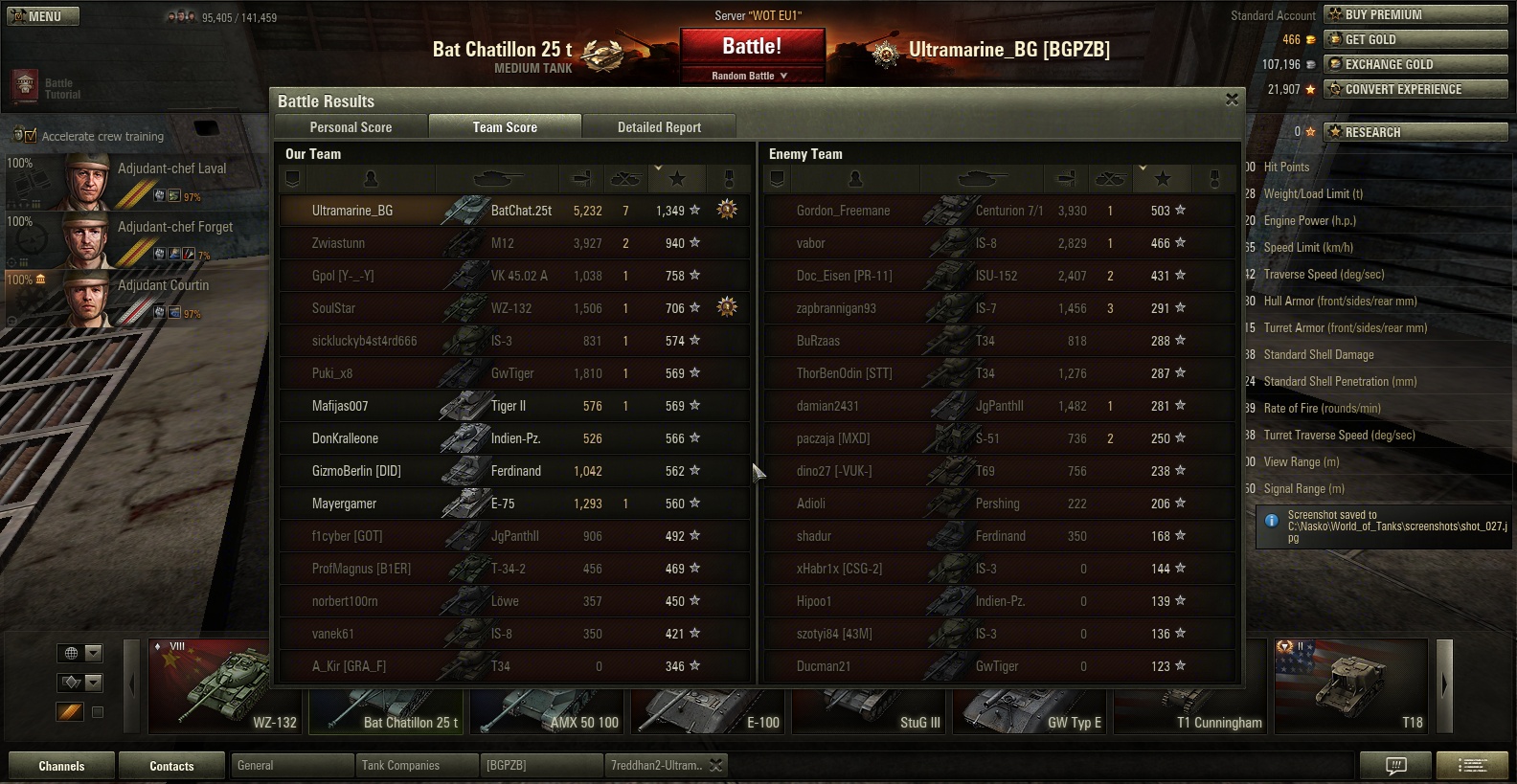The height and width of the screenshot is (784, 1517).
Task: Switch to the Personal Score tab
Action: (x=351, y=127)
